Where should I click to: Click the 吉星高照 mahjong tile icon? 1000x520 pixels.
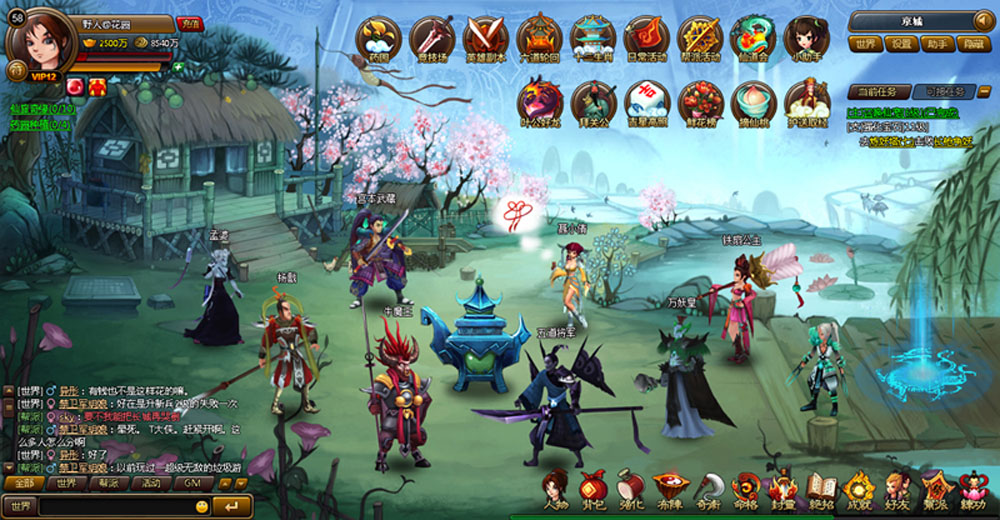[x=647, y=102]
